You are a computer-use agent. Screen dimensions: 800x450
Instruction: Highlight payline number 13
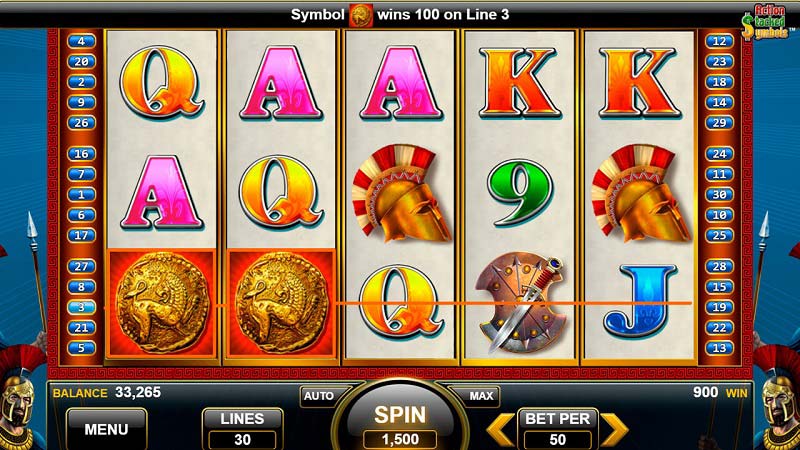tap(717, 348)
